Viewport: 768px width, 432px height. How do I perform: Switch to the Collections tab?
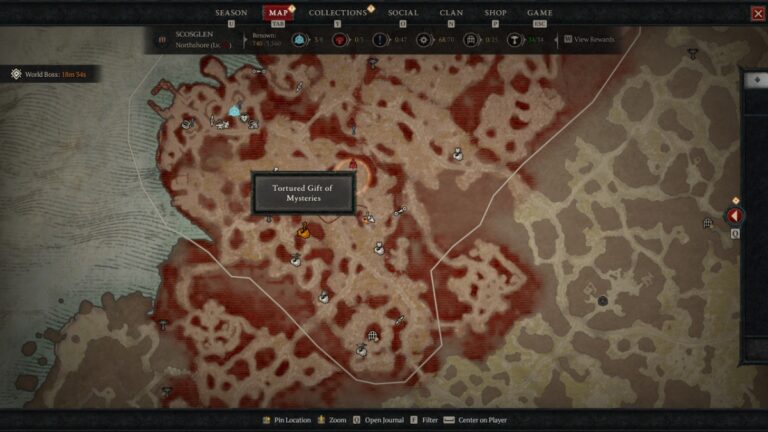338,13
